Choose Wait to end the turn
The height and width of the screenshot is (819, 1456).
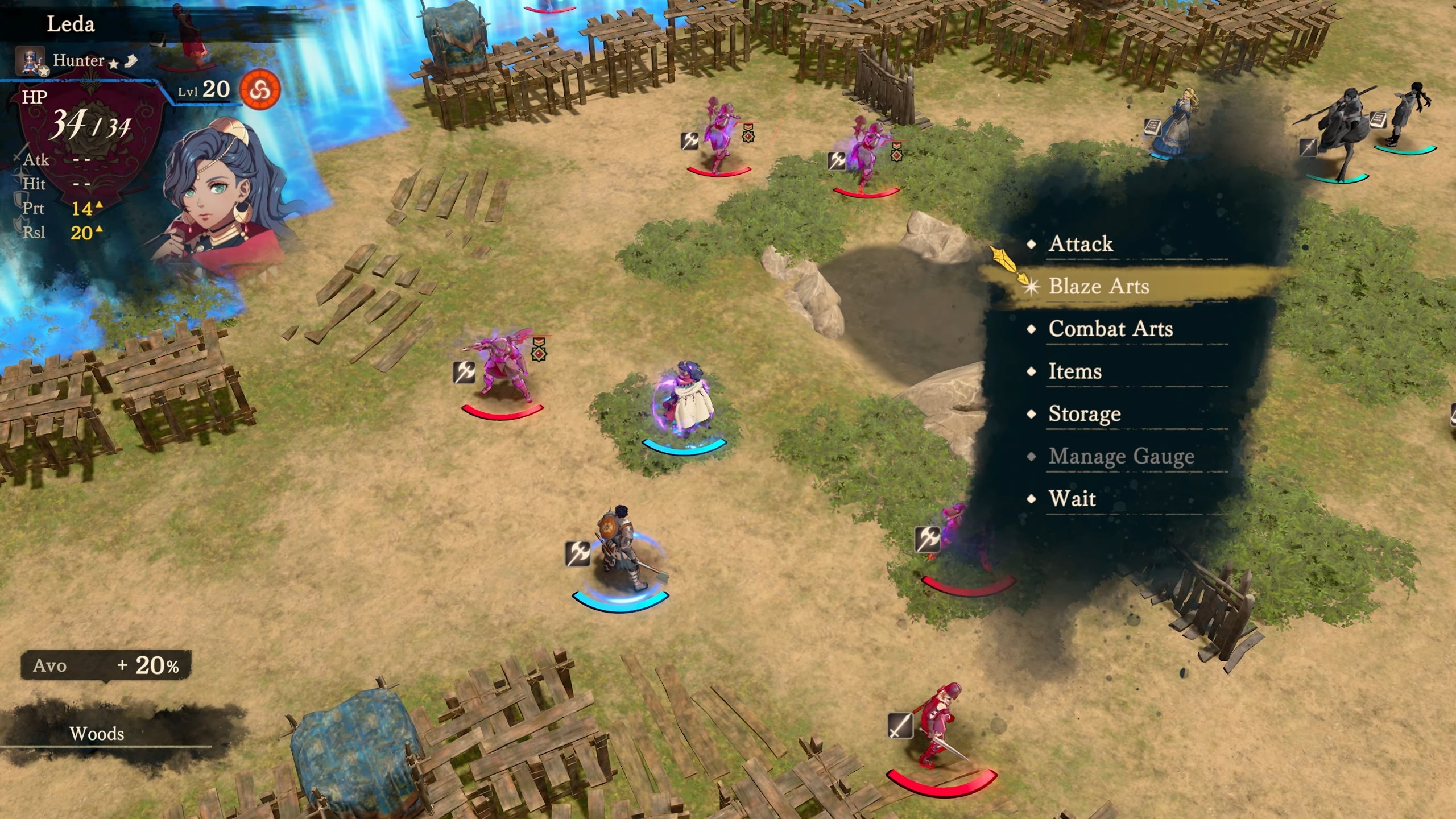pyautogui.click(x=1072, y=499)
